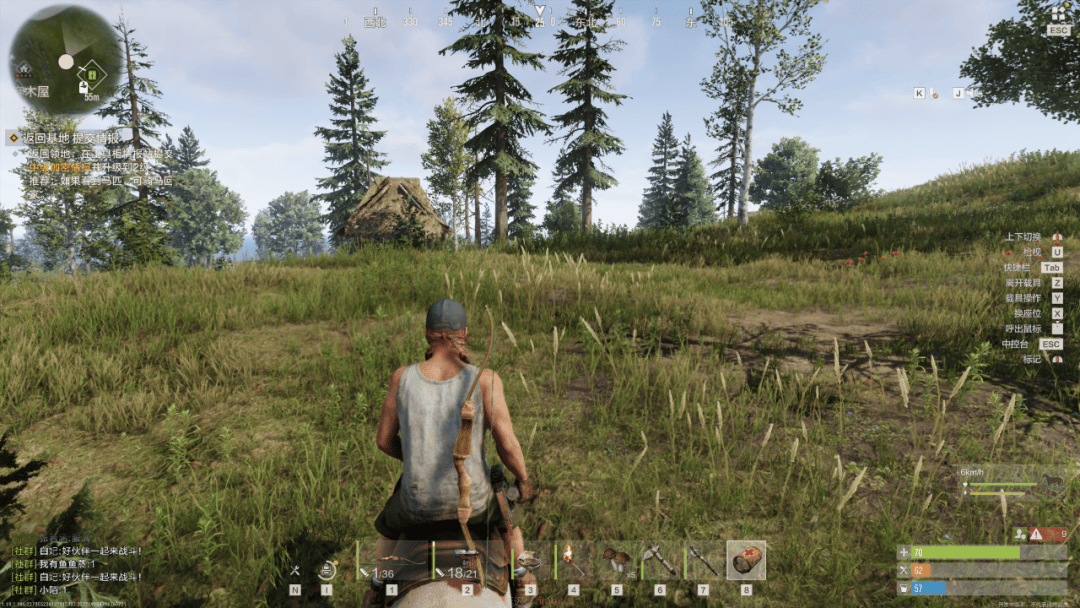Screen dimensions: 1080x608
Task: Click the red warning alert icon
Action: 1036,534
